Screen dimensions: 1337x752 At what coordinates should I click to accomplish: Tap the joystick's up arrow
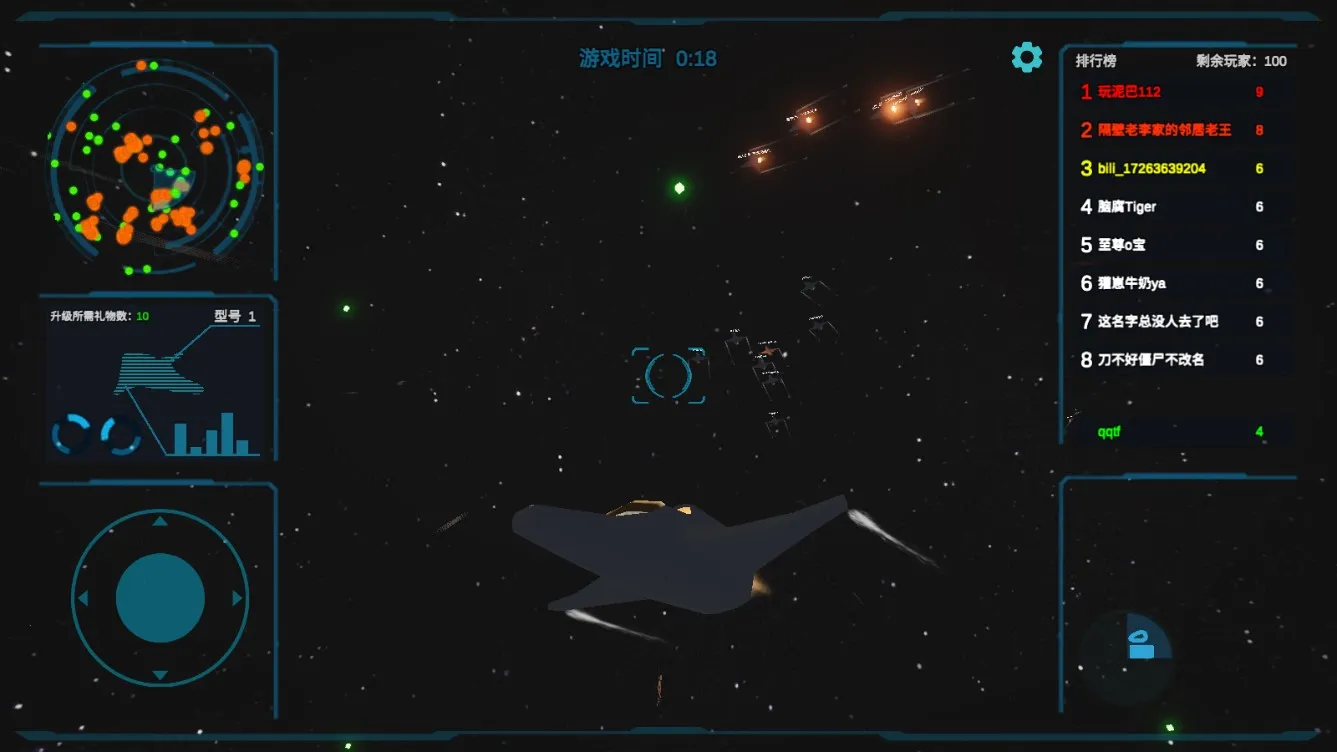160,521
